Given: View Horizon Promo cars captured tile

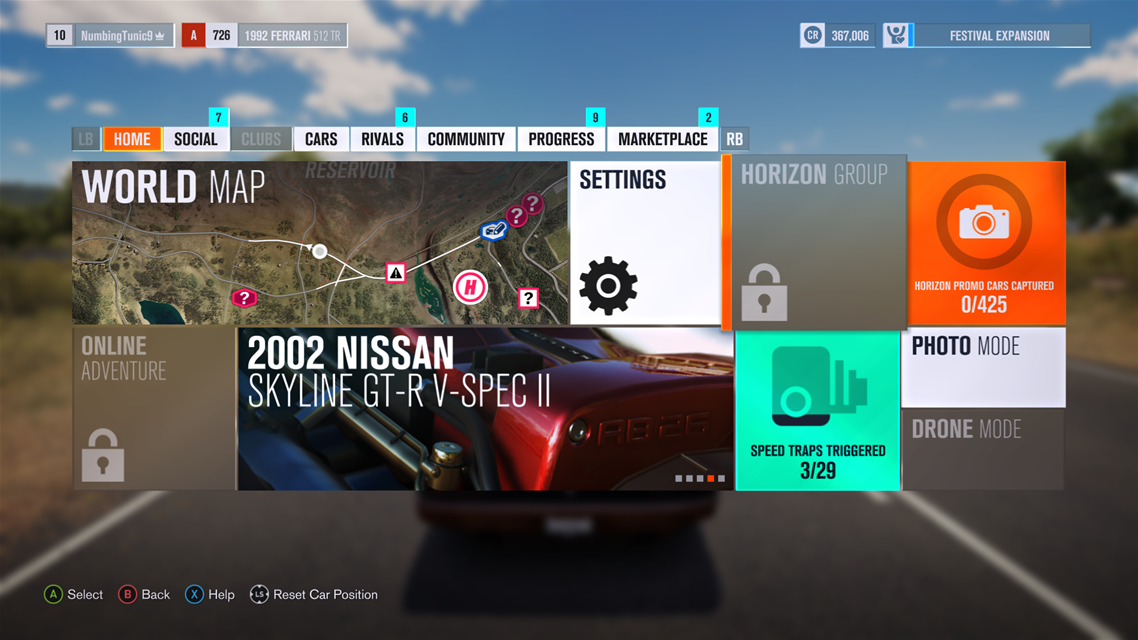Looking at the screenshot, I should tap(984, 243).
